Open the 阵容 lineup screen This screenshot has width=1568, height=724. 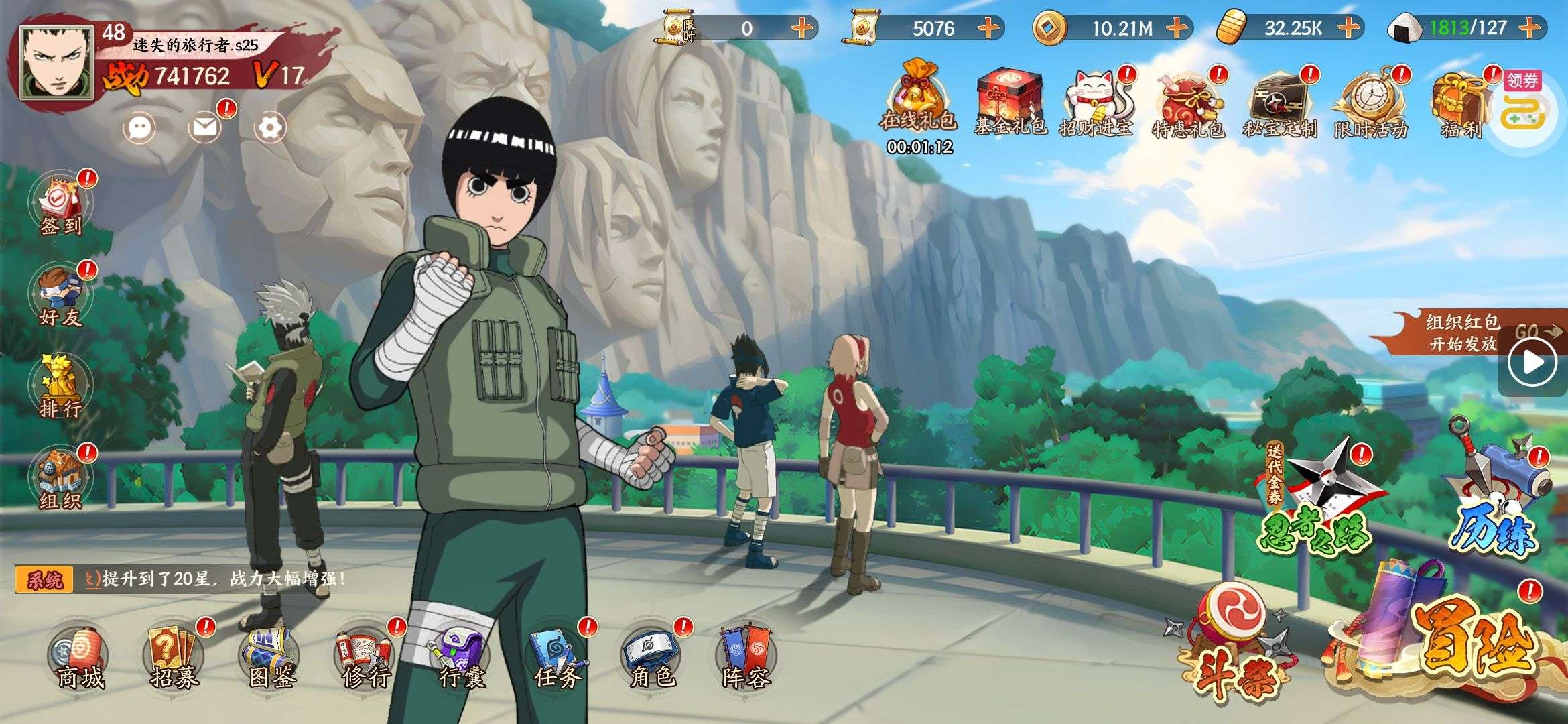746,658
